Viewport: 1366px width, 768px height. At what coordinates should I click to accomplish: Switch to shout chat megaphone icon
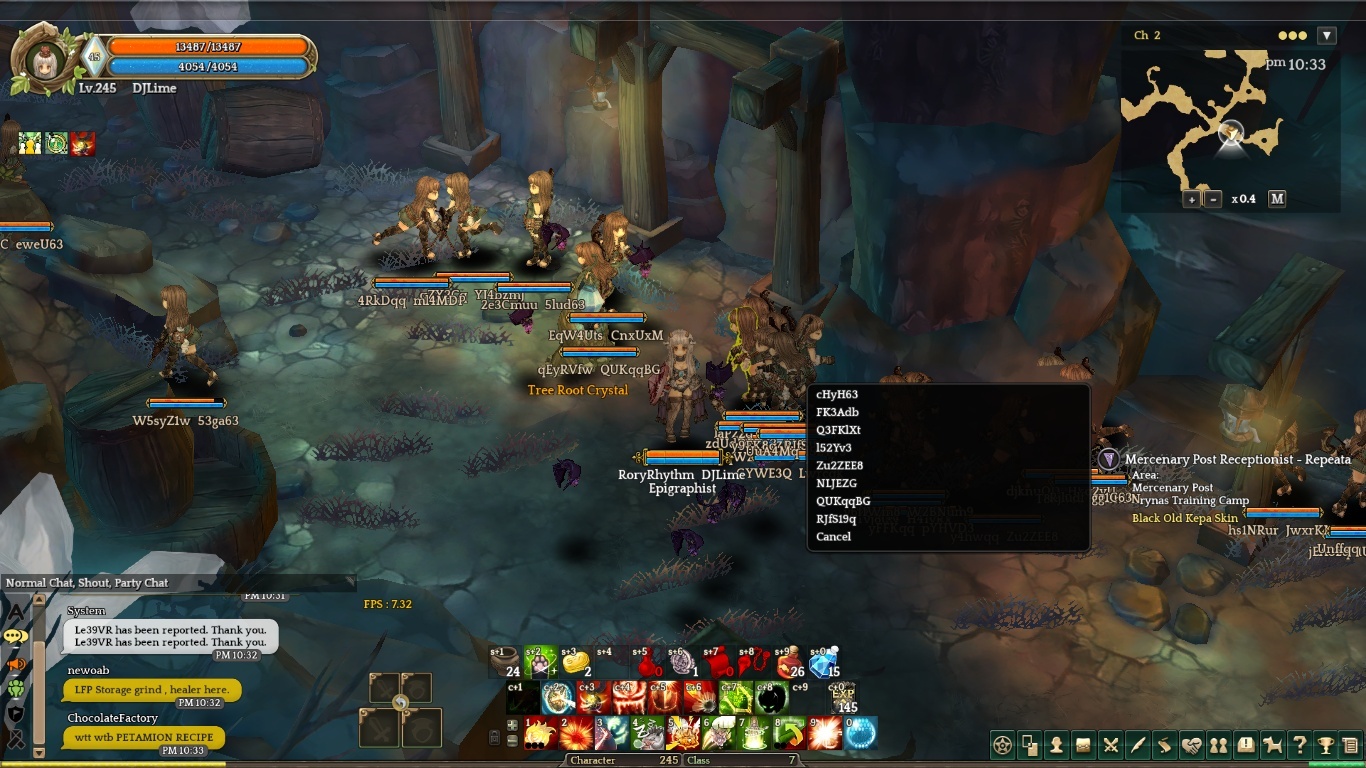coord(16,663)
